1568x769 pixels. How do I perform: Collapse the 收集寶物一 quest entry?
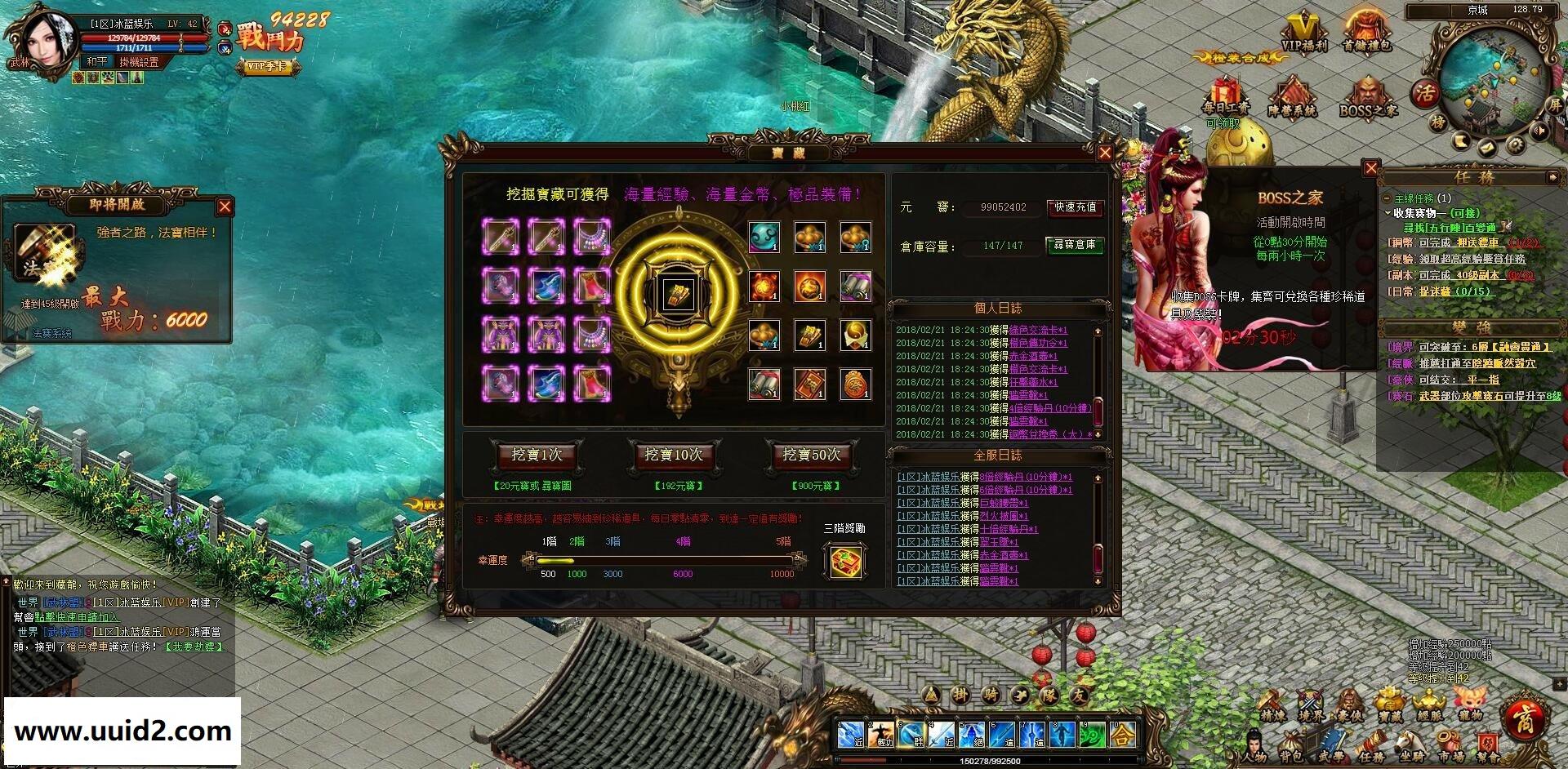pyautogui.click(x=1388, y=213)
